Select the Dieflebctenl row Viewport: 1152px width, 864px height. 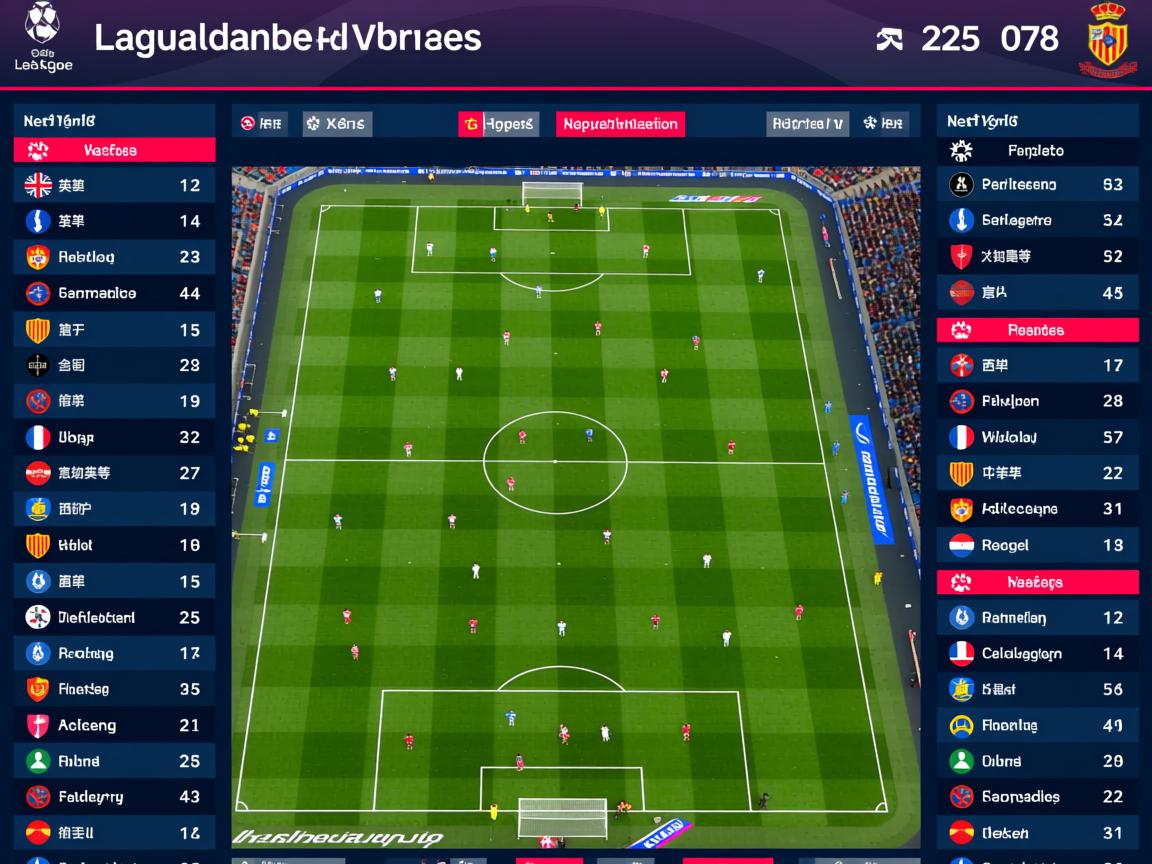coord(114,617)
